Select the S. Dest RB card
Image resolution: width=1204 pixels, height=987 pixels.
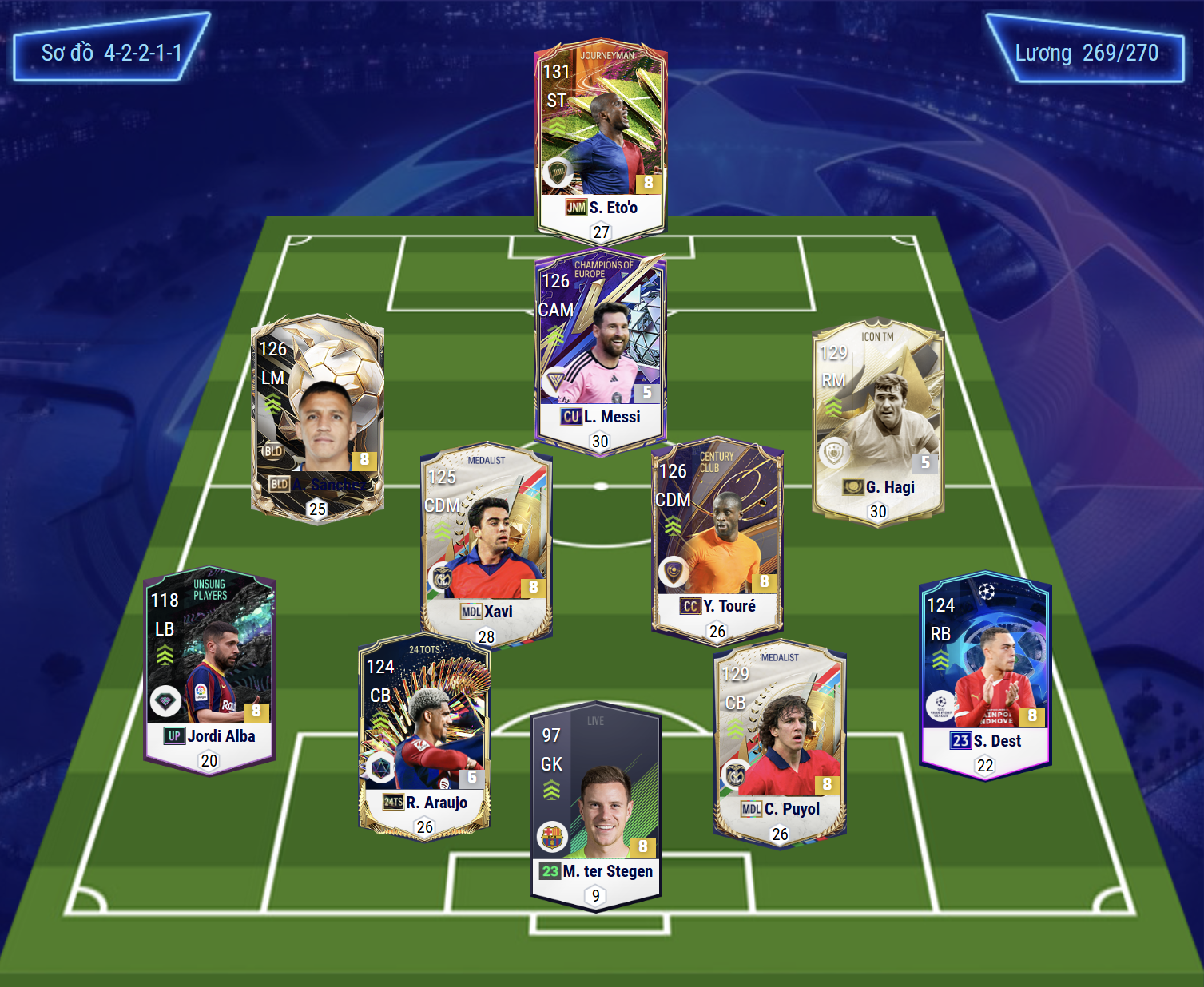(x=985, y=672)
